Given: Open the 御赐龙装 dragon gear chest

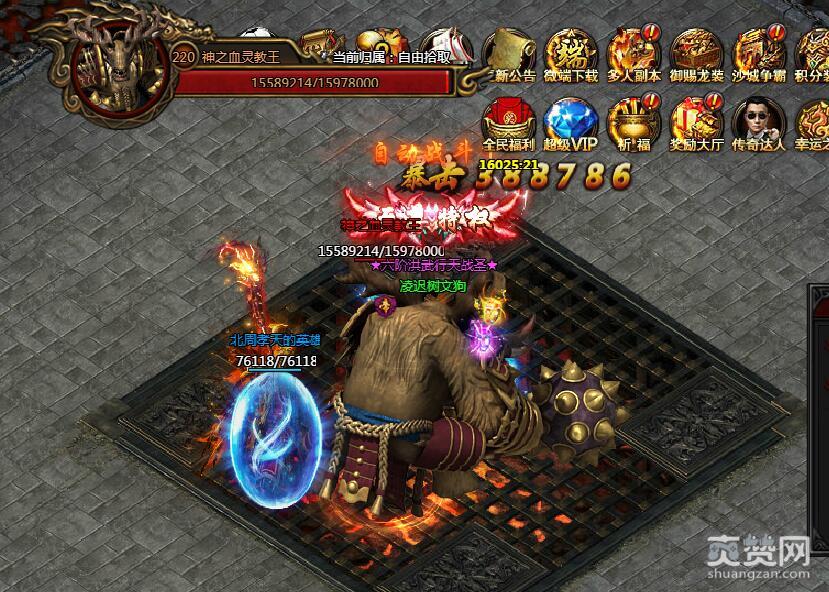Looking at the screenshot, I should click(x=696, y=53).
